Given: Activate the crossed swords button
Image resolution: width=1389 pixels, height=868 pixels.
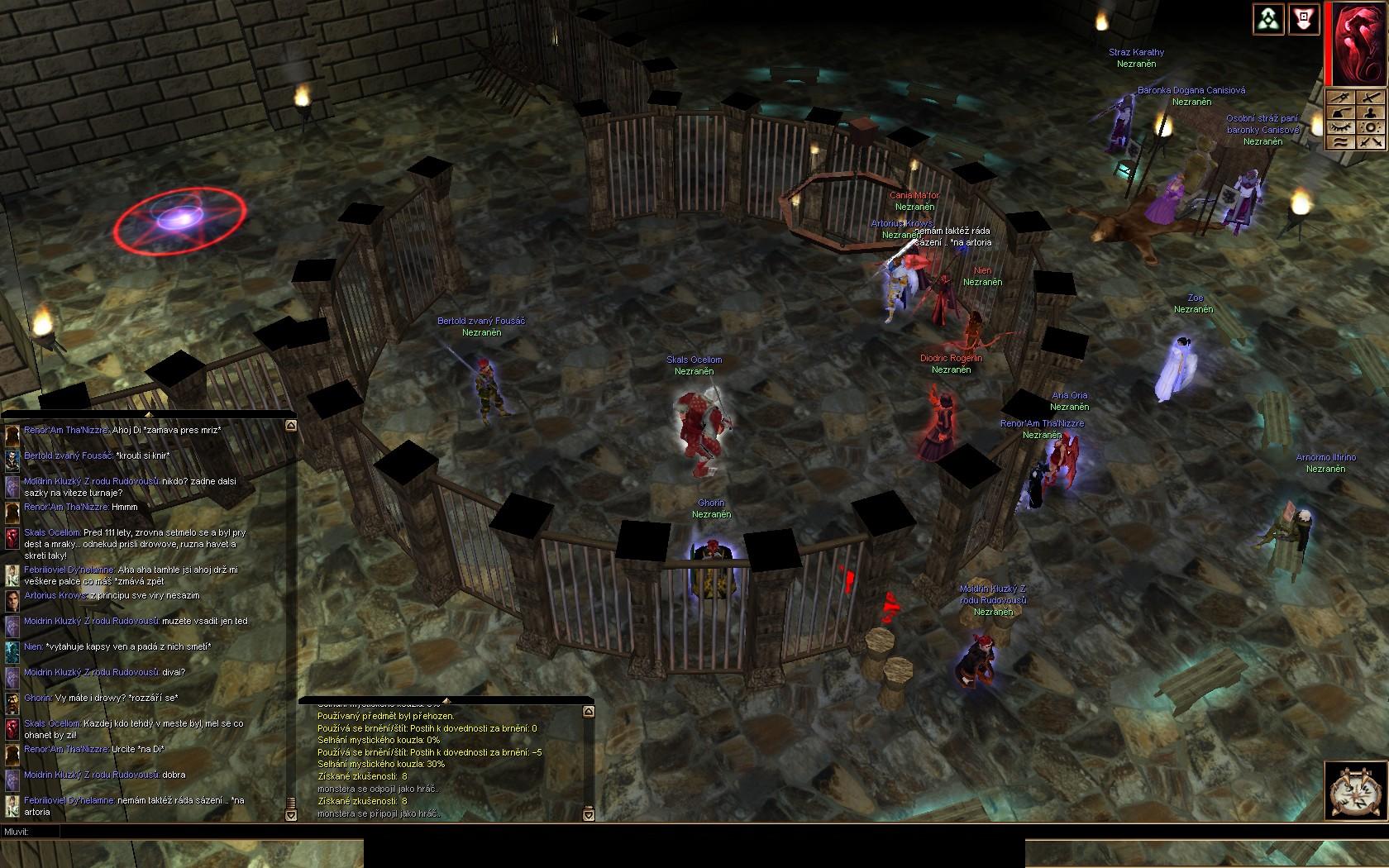Looking at the screenshot, I should [x=1370, y=142].
